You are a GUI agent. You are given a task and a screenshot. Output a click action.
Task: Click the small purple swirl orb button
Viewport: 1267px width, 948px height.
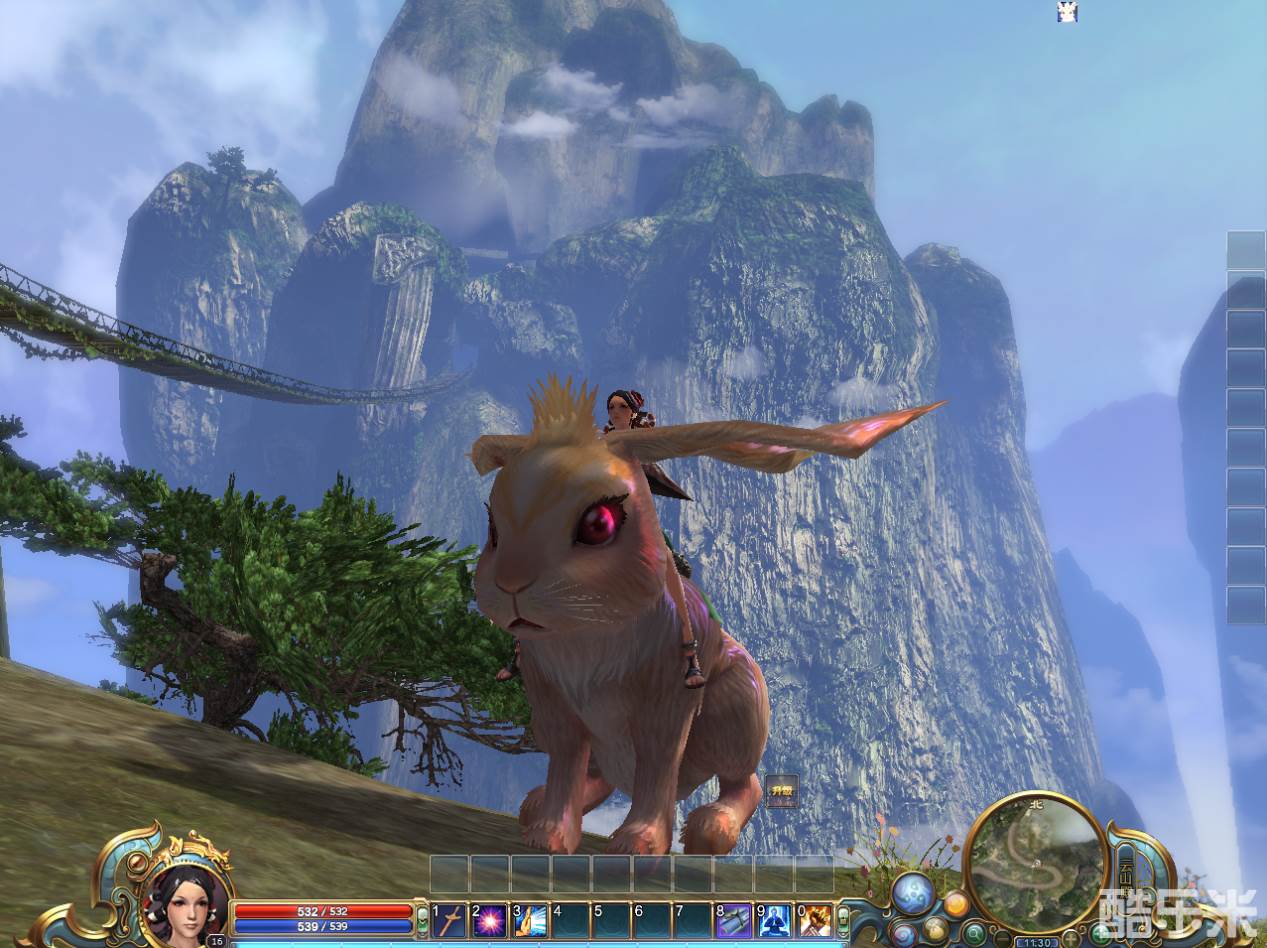(x=903, y=935)
